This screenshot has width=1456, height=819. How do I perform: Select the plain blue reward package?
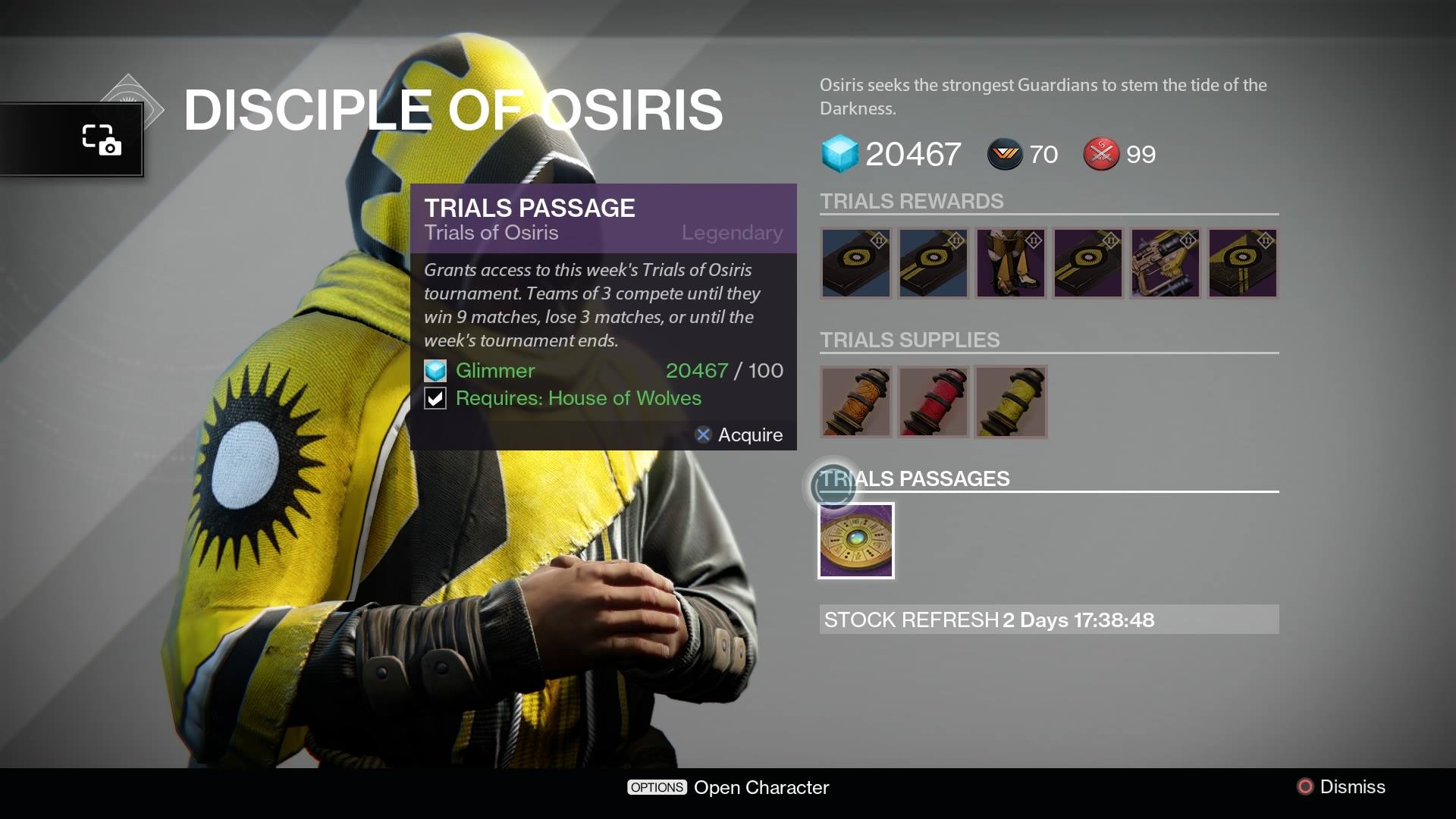pyautogui.click(x=856, y=263)
